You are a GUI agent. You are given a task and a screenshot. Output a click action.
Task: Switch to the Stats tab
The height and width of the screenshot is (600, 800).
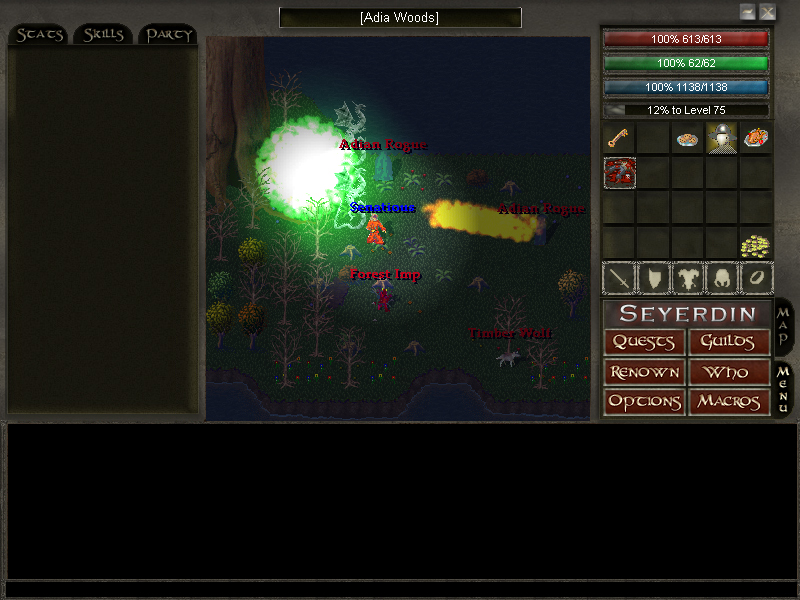tap(39, 35)
